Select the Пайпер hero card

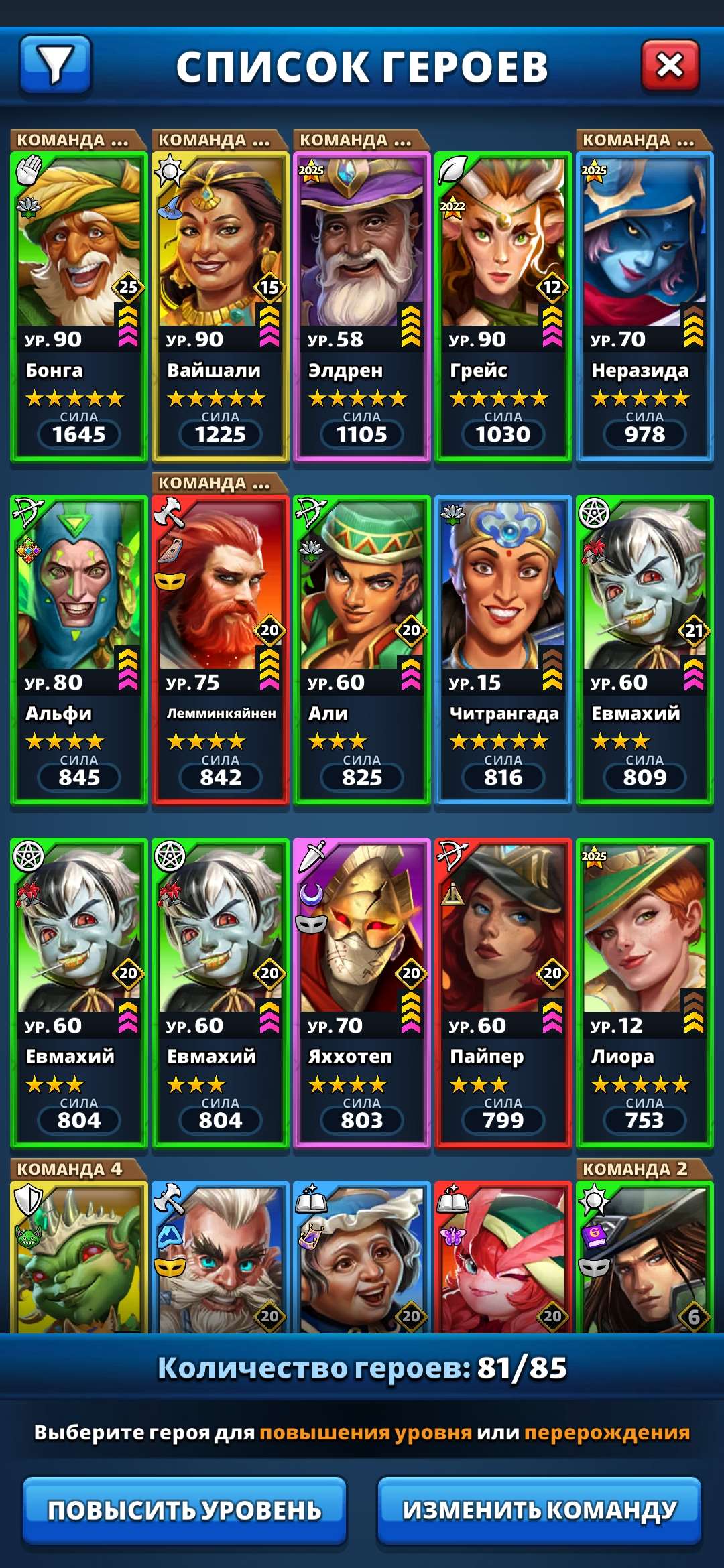[503, 993]
